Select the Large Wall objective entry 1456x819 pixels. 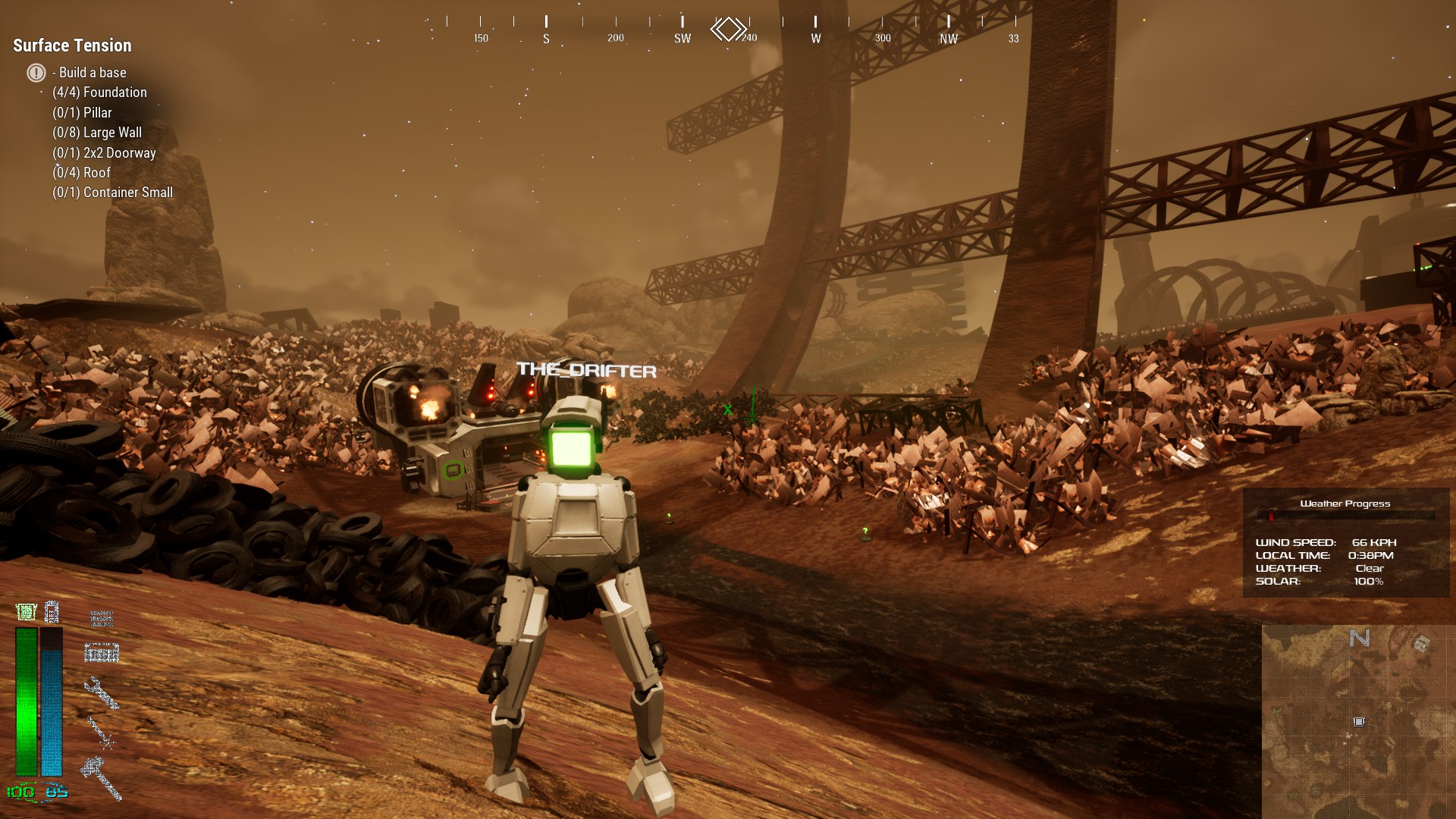tap(97, 133)
